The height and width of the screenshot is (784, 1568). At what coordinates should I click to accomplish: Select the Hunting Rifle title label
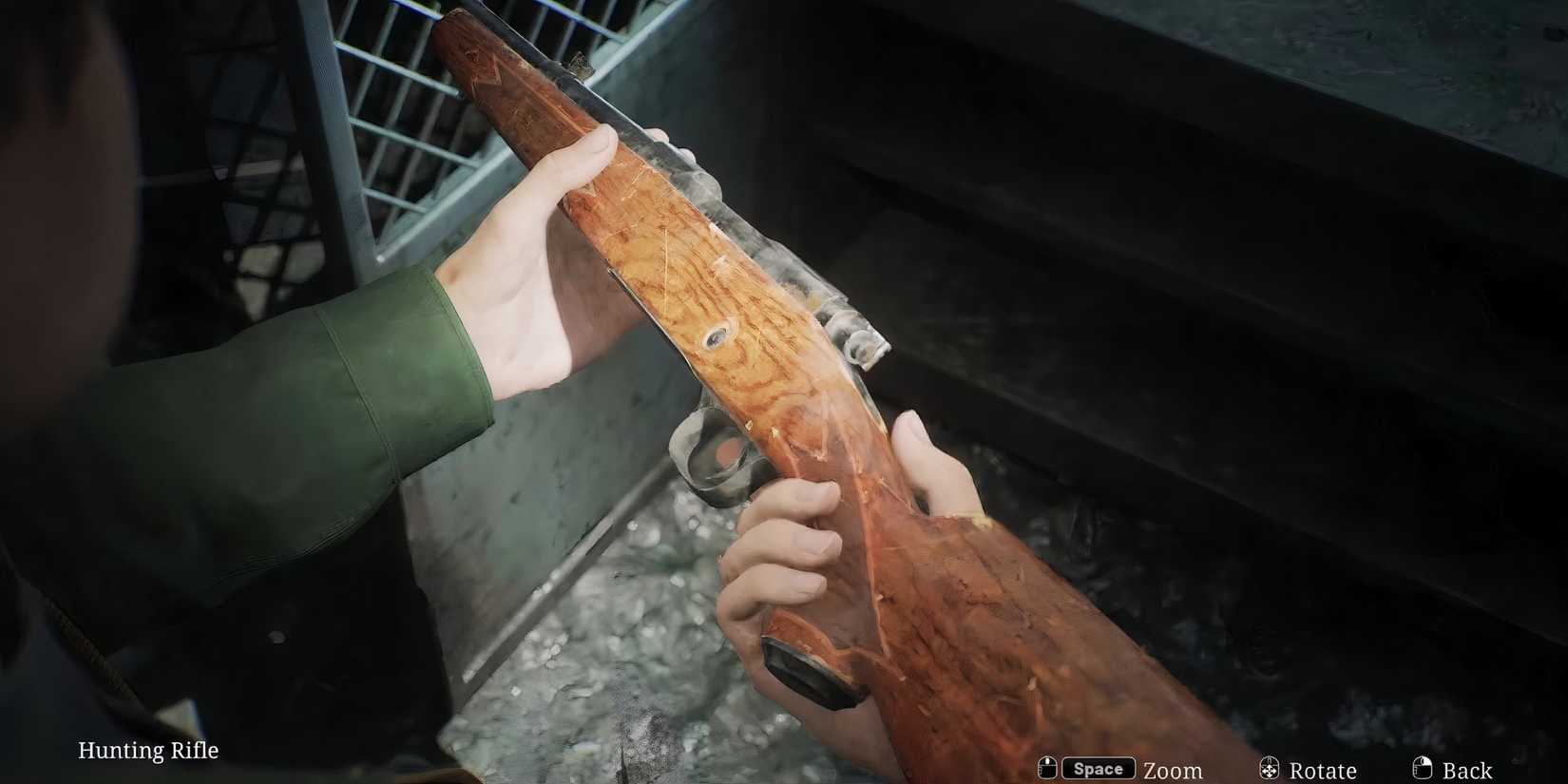tap(148, 750)
